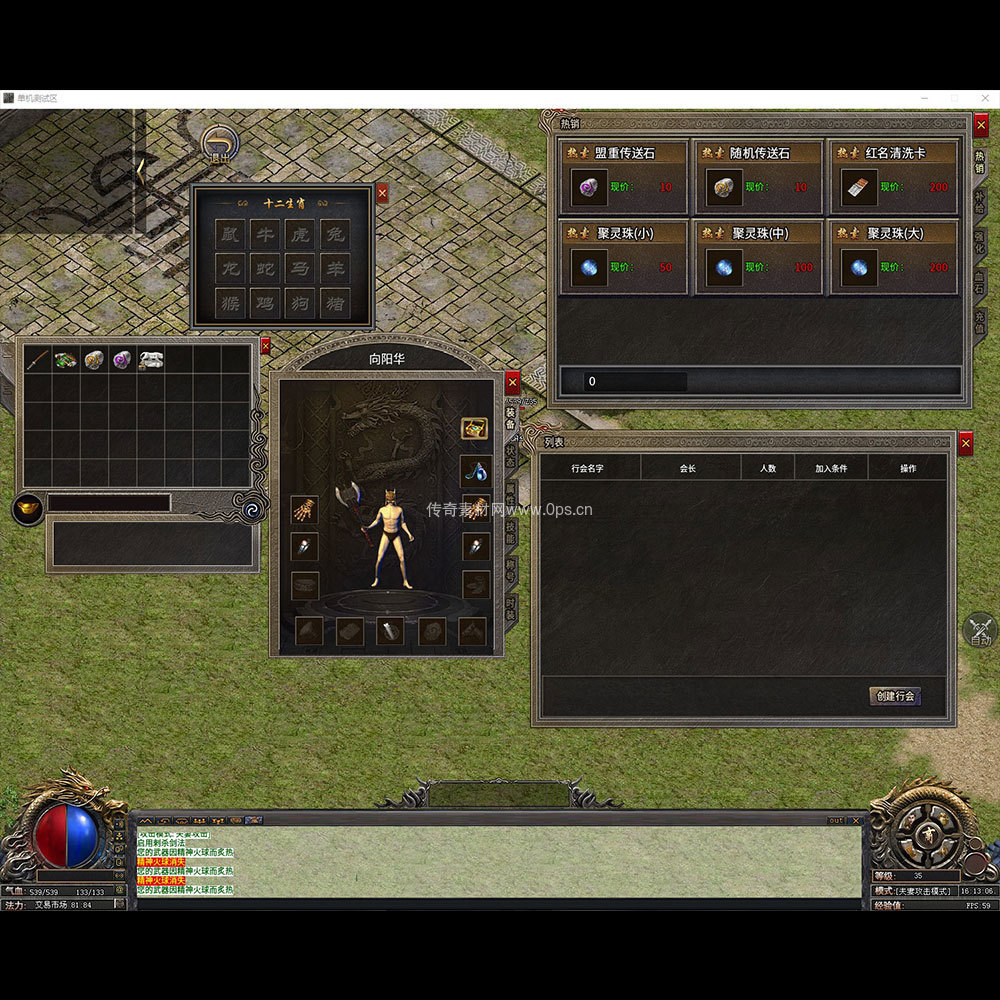This screenshot has width=1000, height=1000.
Task: Choose 聚灵珠(大) in the shop
Action: [894, 257]
